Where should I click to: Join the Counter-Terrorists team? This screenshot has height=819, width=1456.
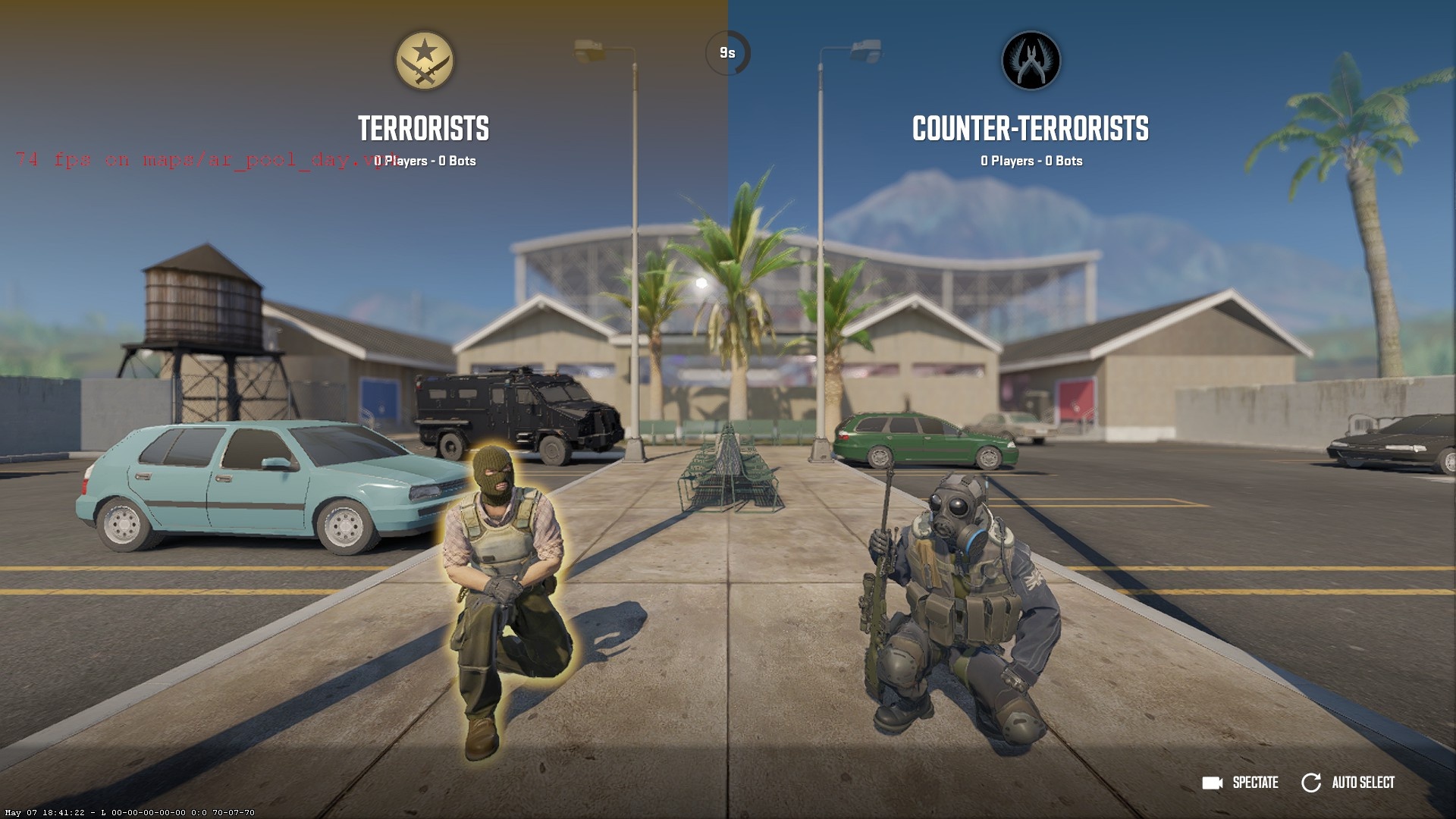coord(1030,129)
